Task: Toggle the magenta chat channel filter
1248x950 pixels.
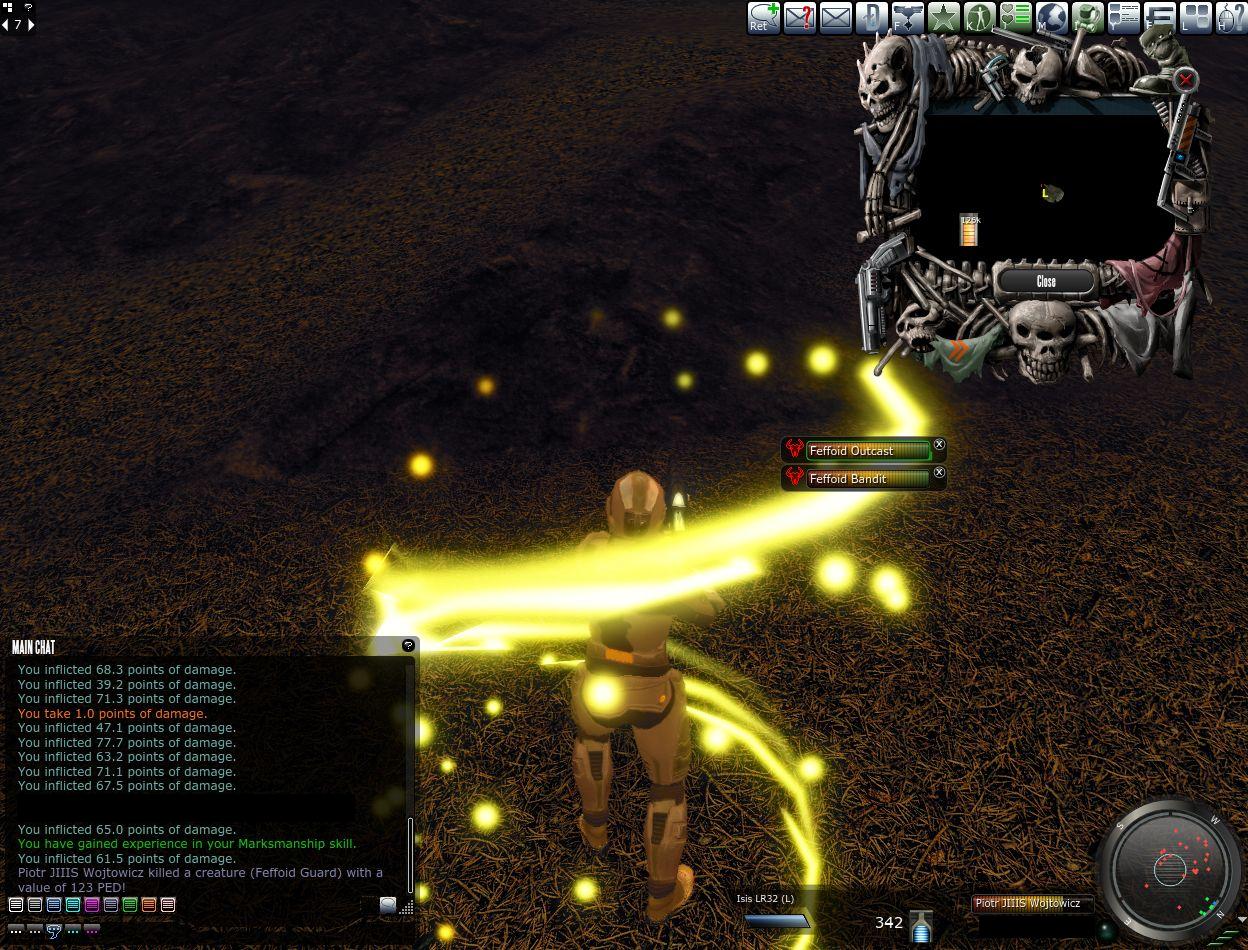Action: 92,905
